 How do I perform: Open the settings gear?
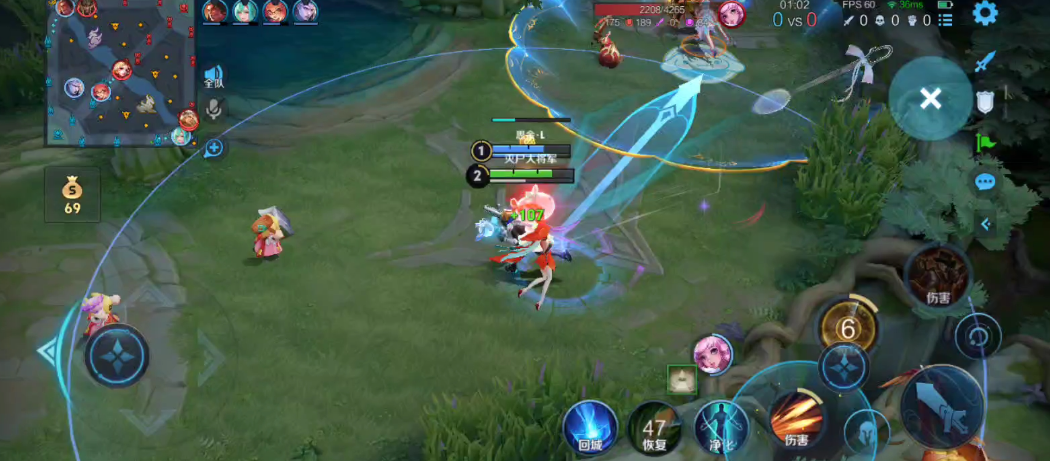[x=985, y=14]
